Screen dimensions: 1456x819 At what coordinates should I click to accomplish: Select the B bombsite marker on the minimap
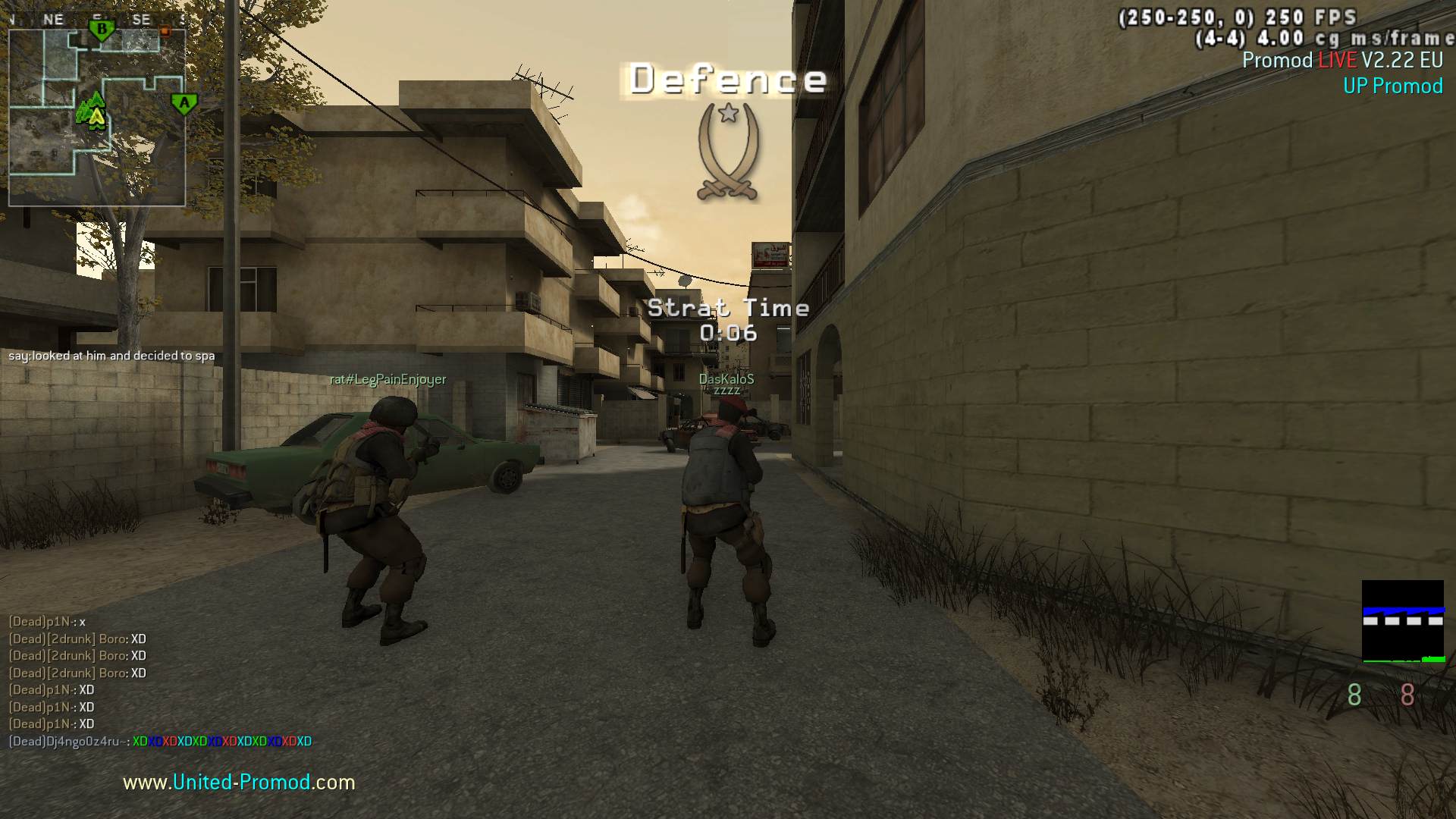[x=102, y=31]
